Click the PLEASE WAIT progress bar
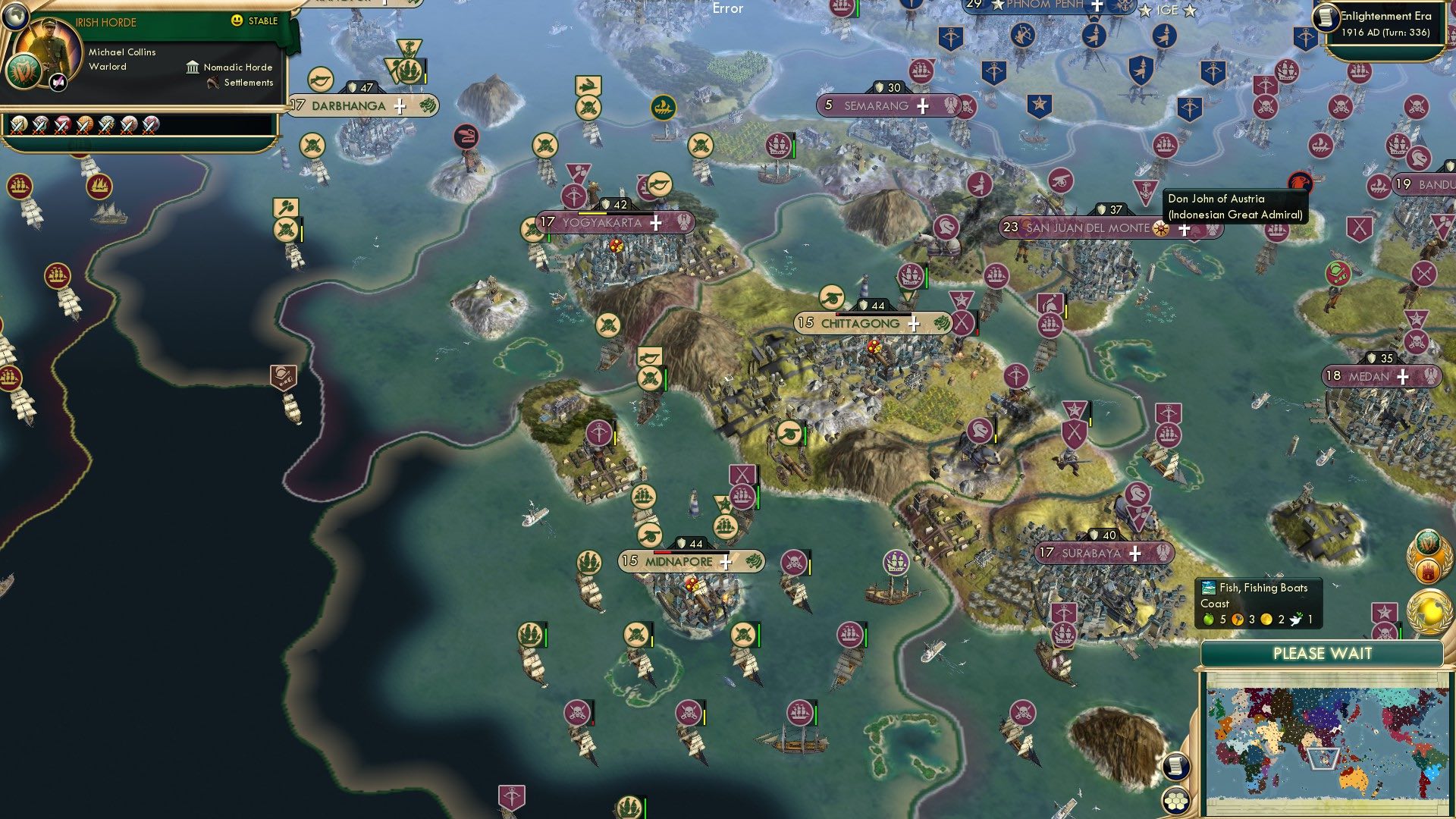Viewport: 1456px width, 819px height. pyautogui.click(x=1323, y=653)
